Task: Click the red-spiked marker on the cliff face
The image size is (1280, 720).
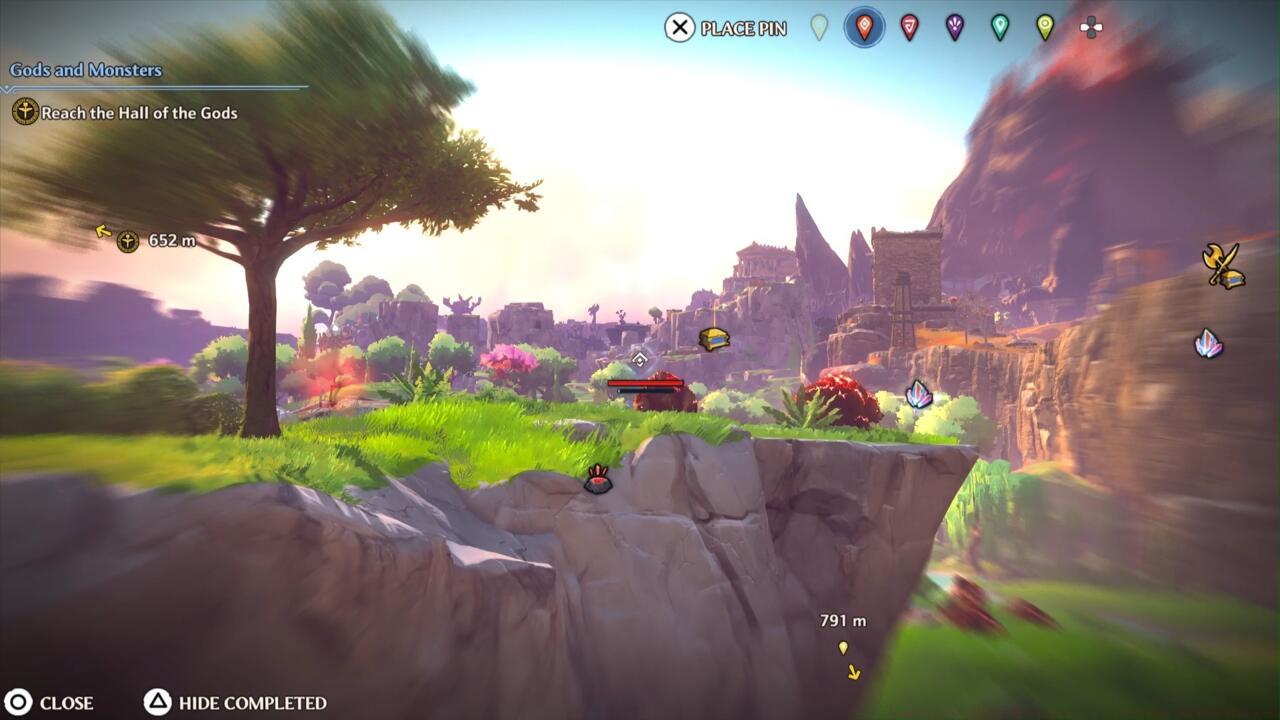Action: click(598, 480)
